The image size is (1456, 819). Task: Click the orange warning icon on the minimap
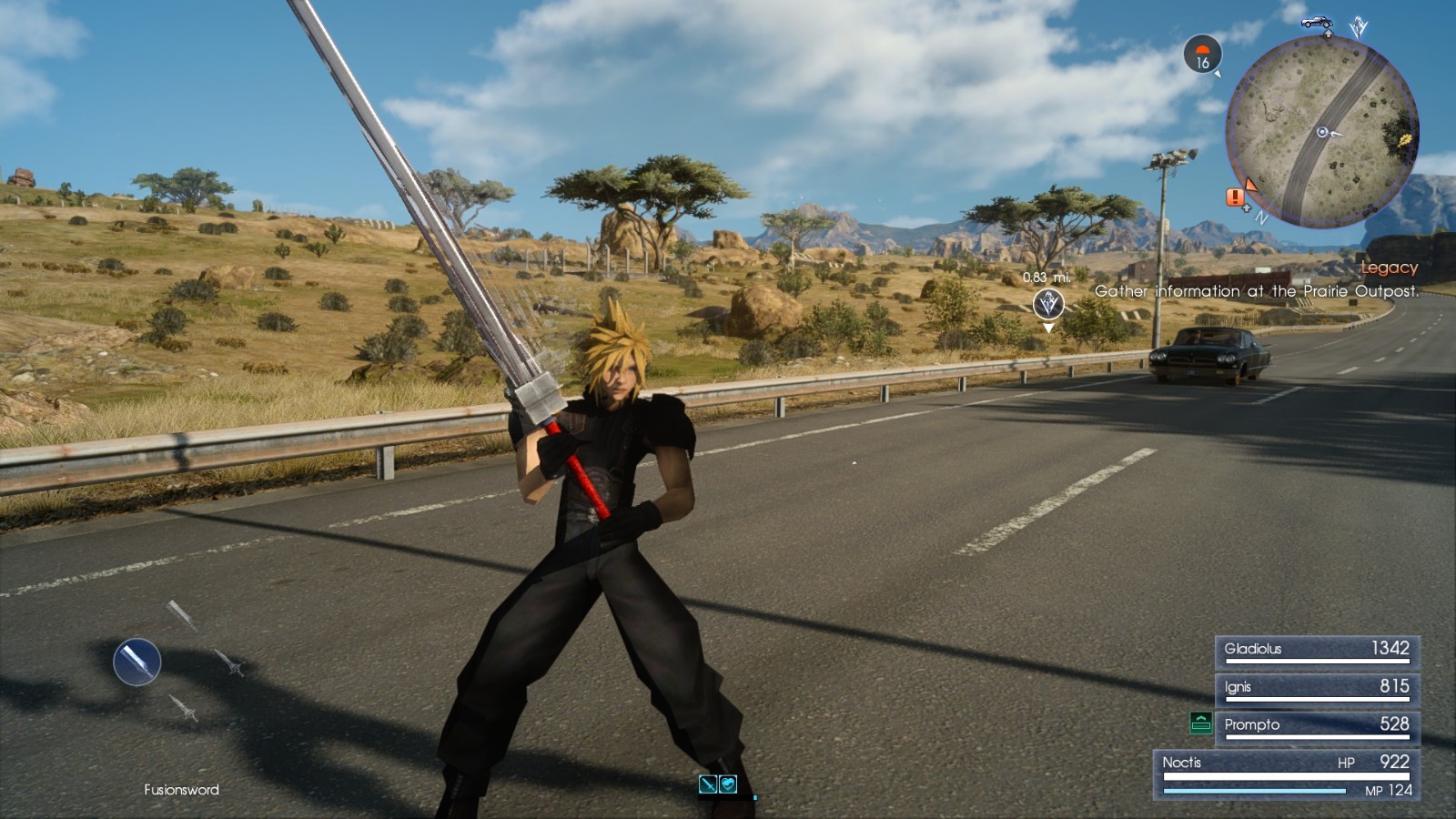click(x=1235, y=198)
